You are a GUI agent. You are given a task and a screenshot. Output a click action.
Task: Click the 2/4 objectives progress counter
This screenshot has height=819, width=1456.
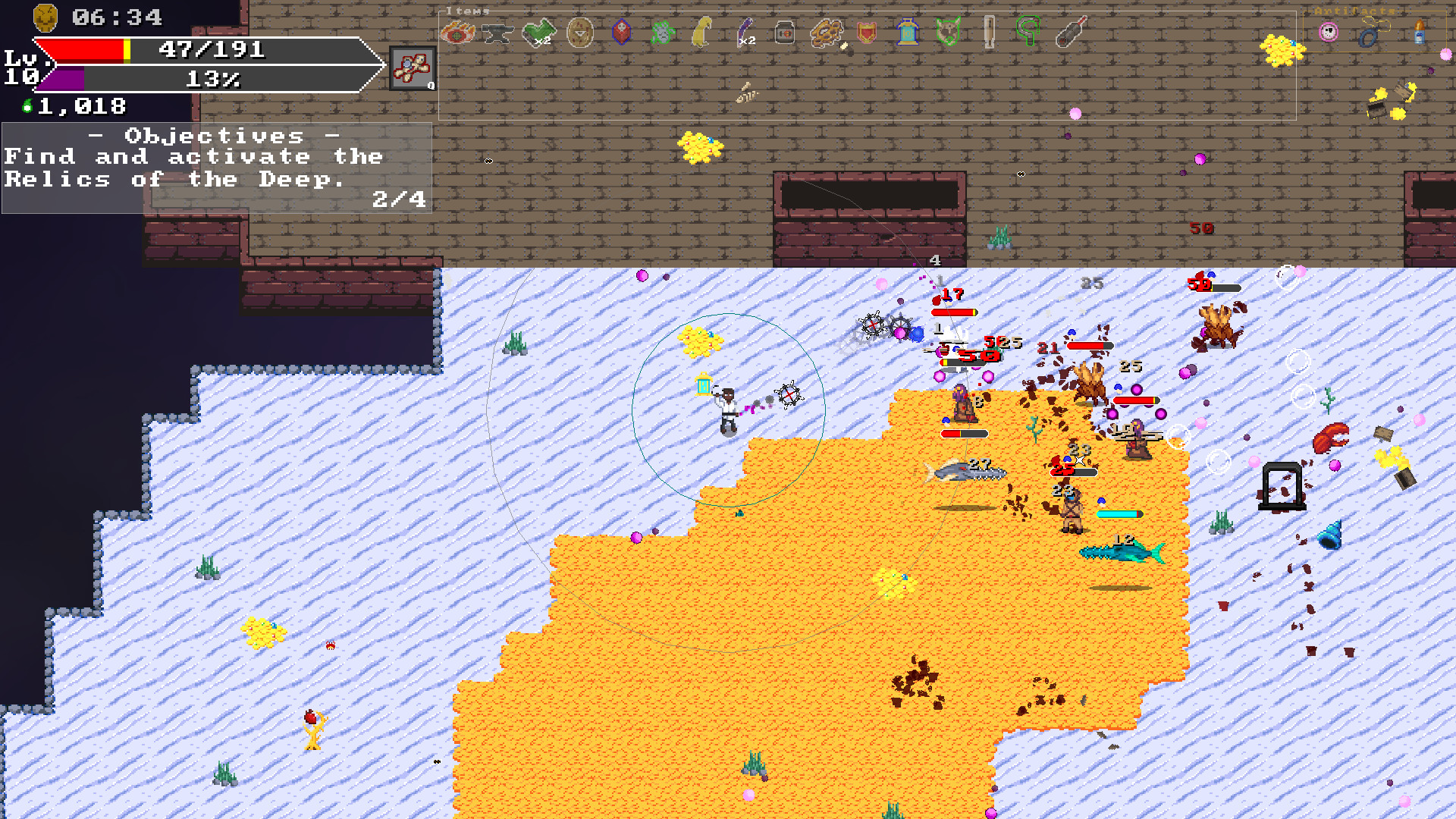coord(398,200)
